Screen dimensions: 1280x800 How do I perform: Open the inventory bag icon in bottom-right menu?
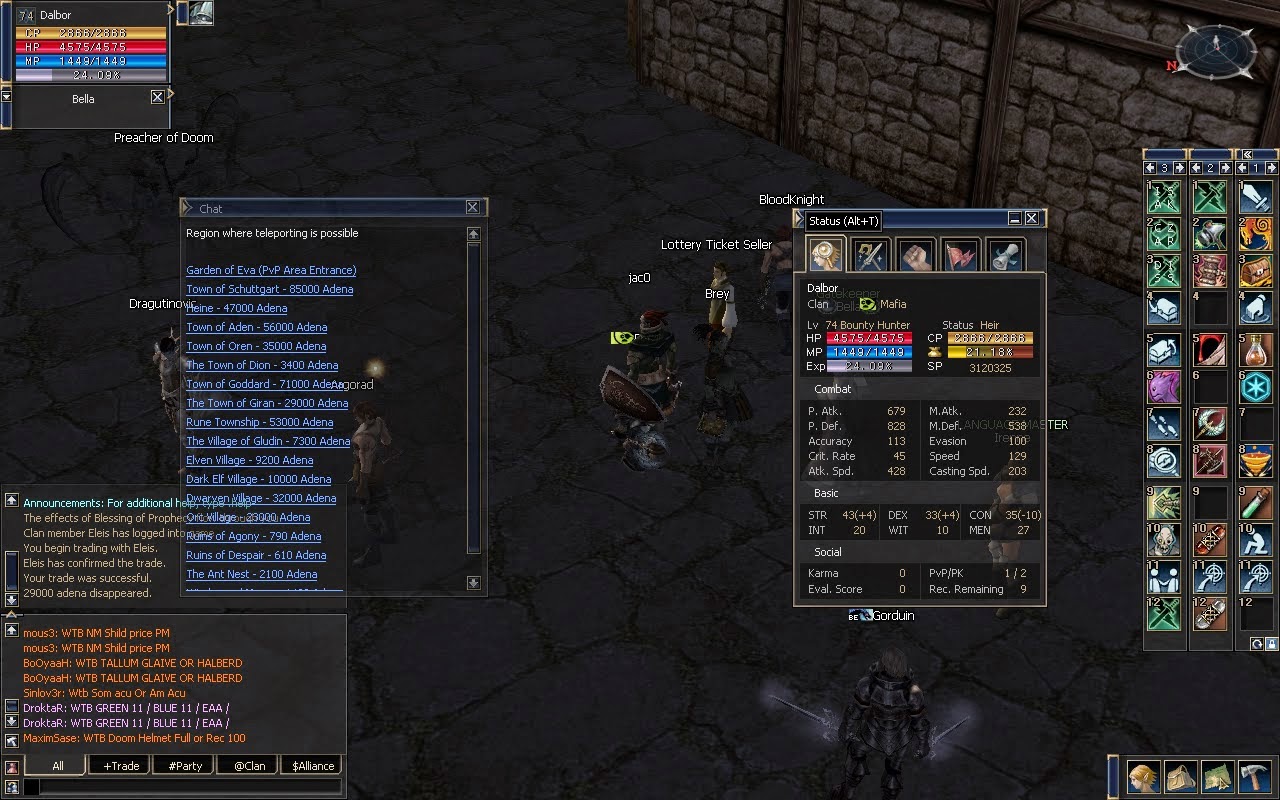coord(1181,776)
